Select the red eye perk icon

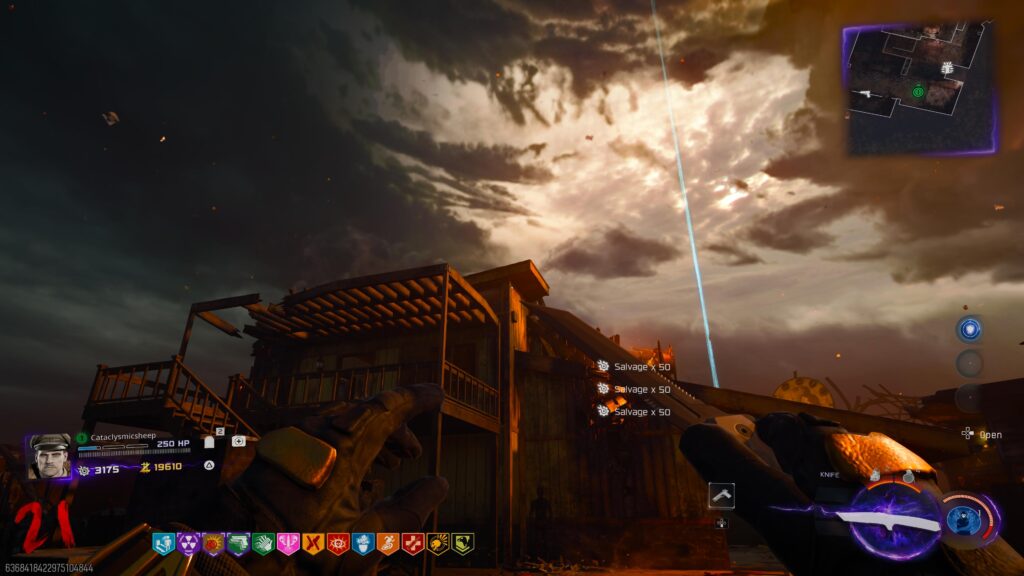(338, 544)
